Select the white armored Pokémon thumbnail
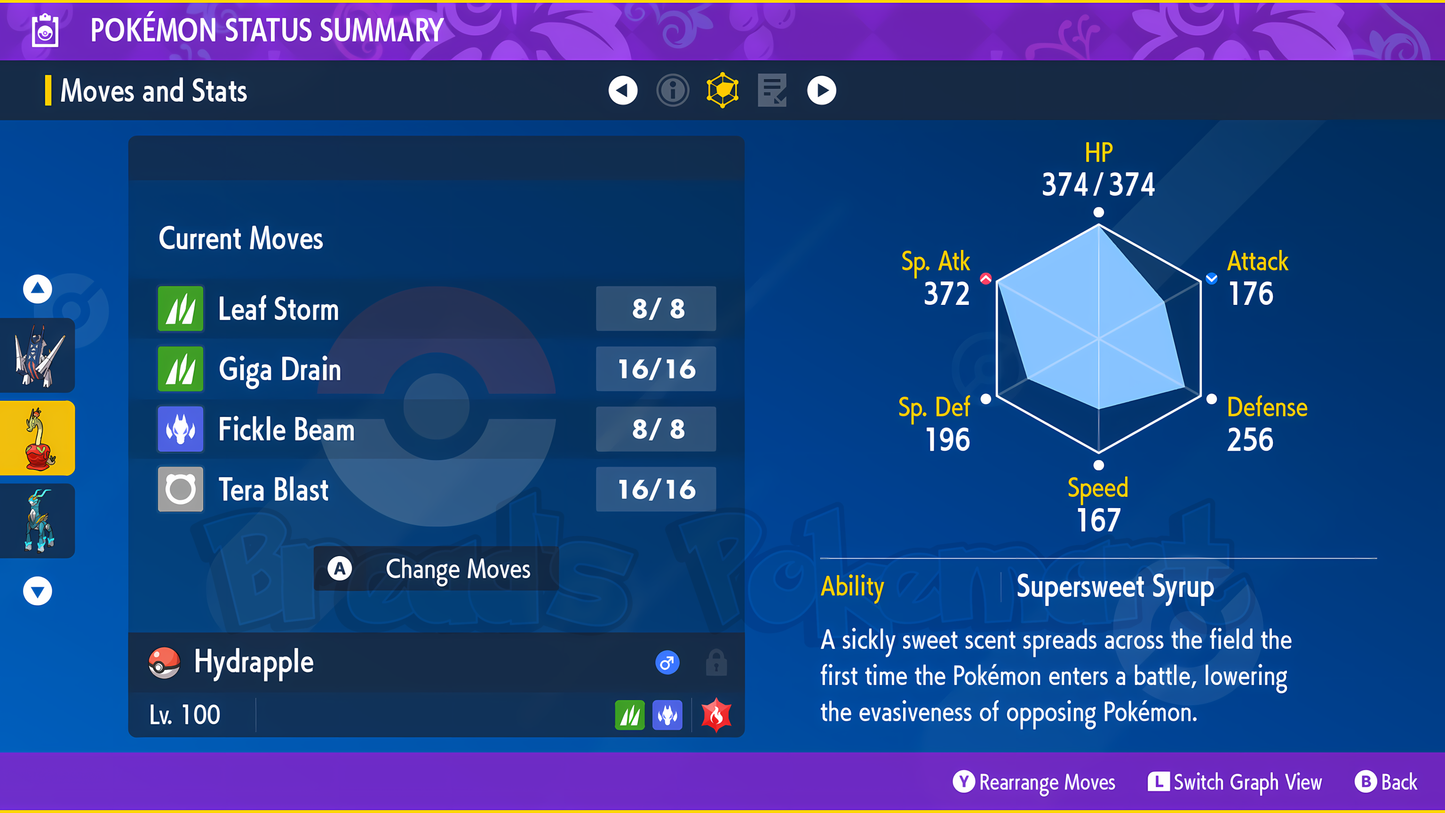This screenshot has width=1445, height=813. pyautogui.click(x=38, y=356)
